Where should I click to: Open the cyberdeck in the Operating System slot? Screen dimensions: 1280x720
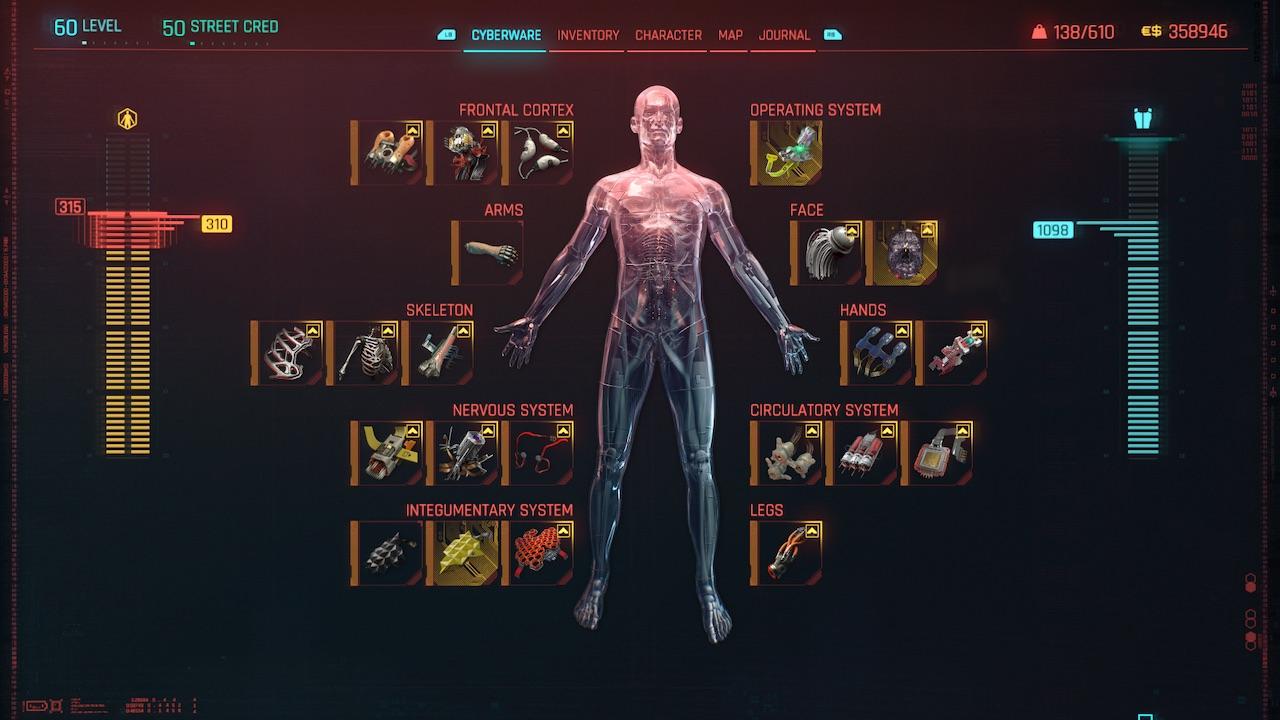[x=785, y=152]
